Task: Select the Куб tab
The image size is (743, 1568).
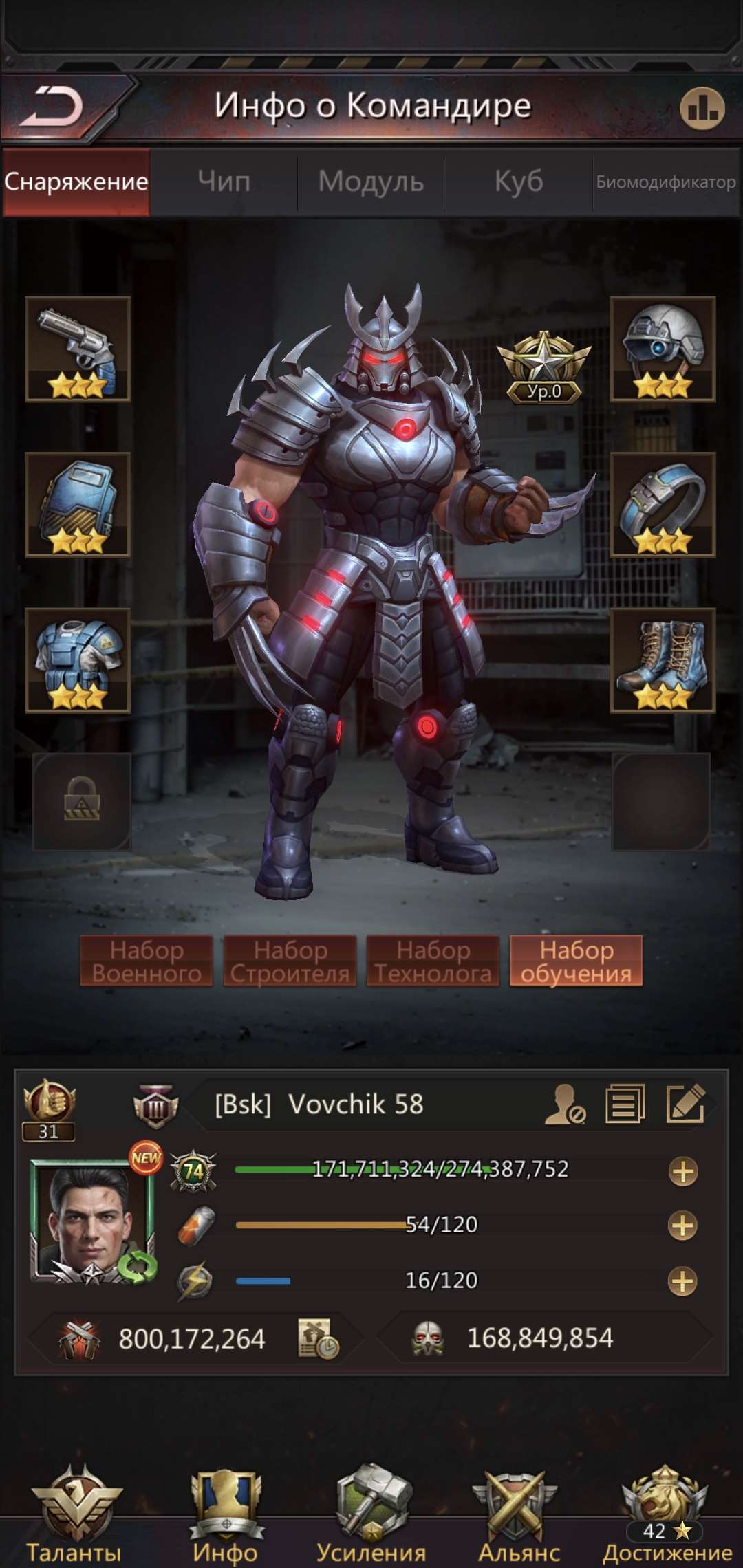Action: pos(519,182)
